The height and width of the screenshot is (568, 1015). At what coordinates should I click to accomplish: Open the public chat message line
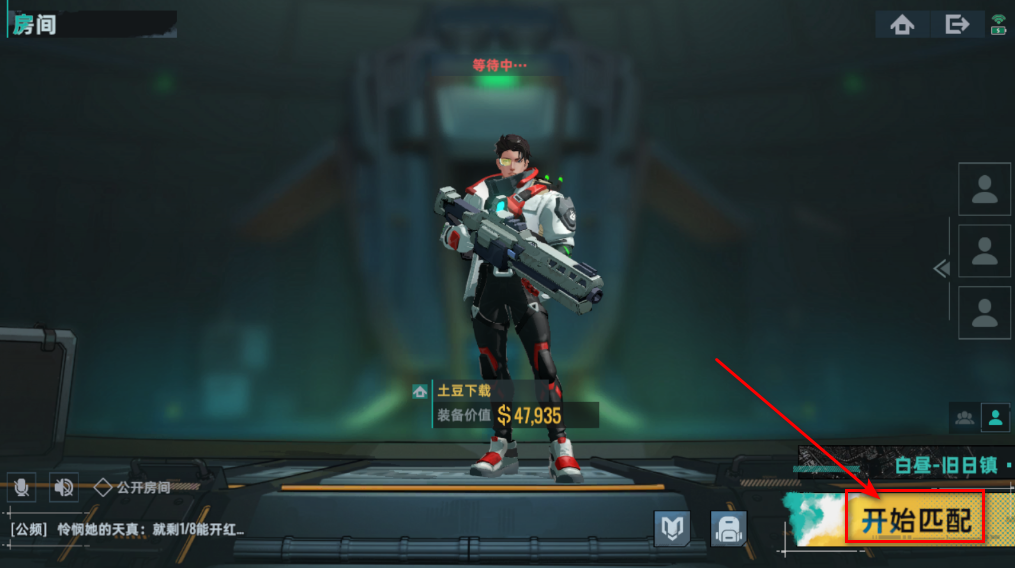(x=127, y=529)
